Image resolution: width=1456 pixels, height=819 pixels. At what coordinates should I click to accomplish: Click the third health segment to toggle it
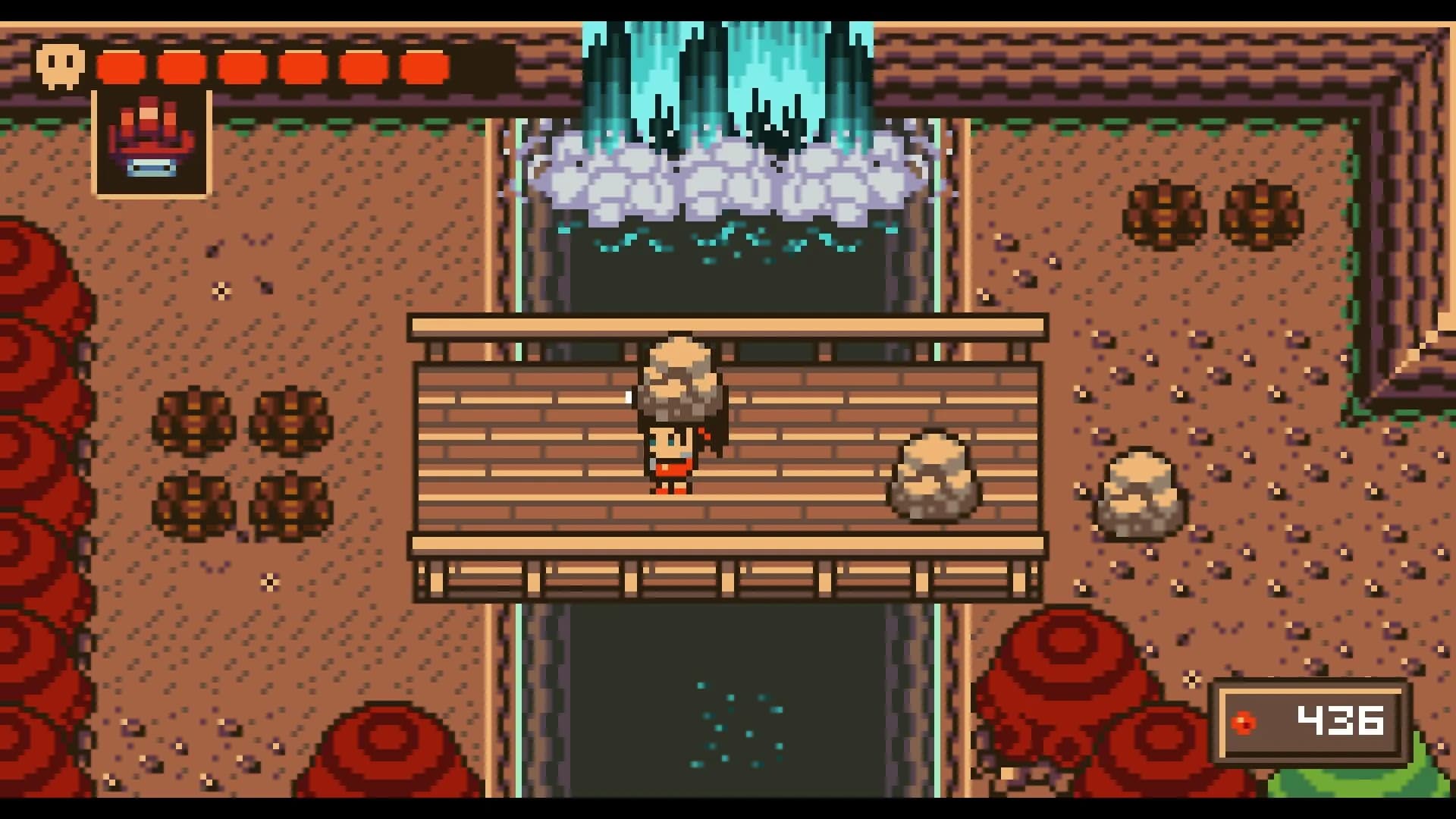tap(244, 65)
